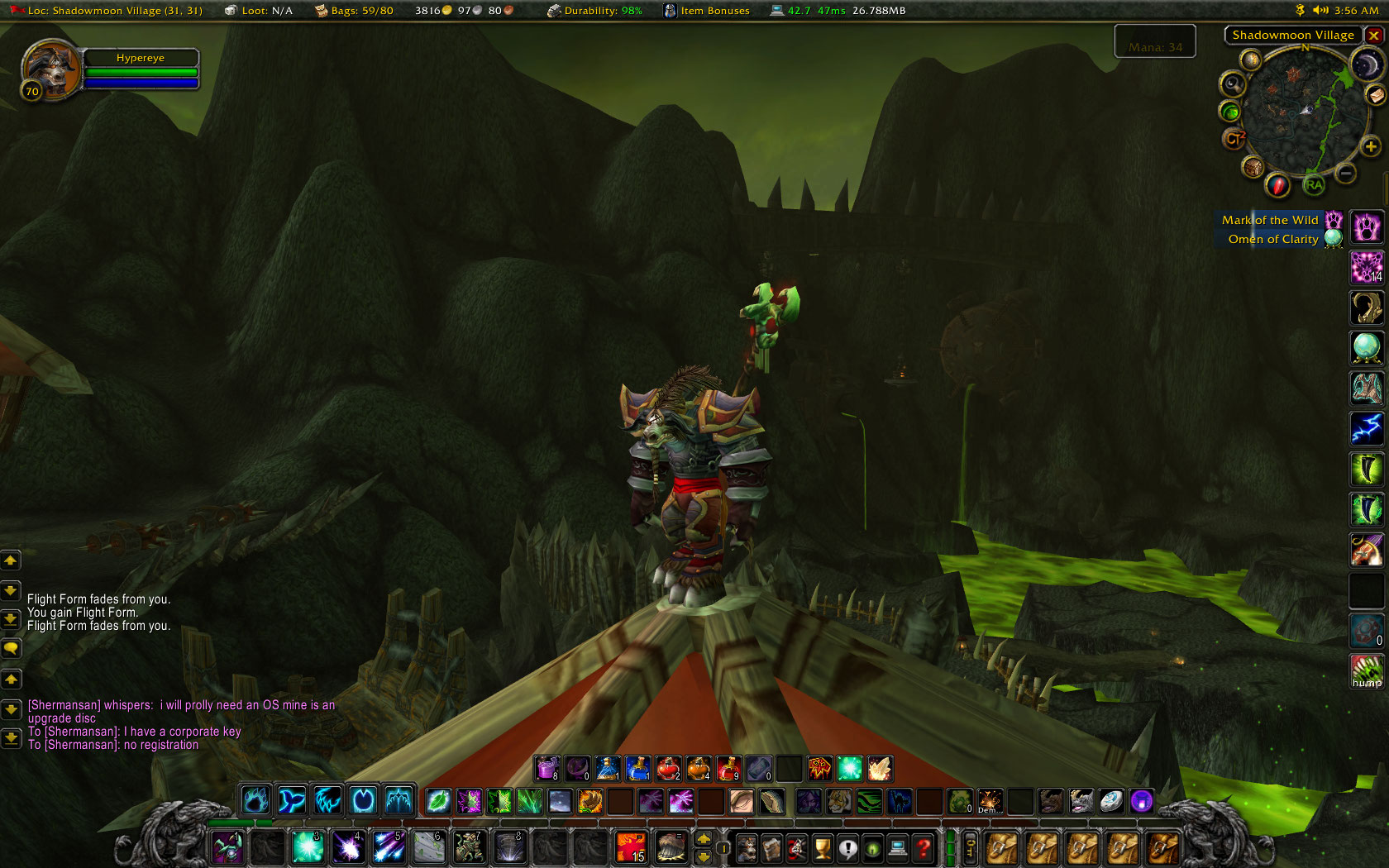Image resolution: width=1389 pixels, height=868 pixels.
Task: Open the keyring button beside the bags
Action: (970, 848)
